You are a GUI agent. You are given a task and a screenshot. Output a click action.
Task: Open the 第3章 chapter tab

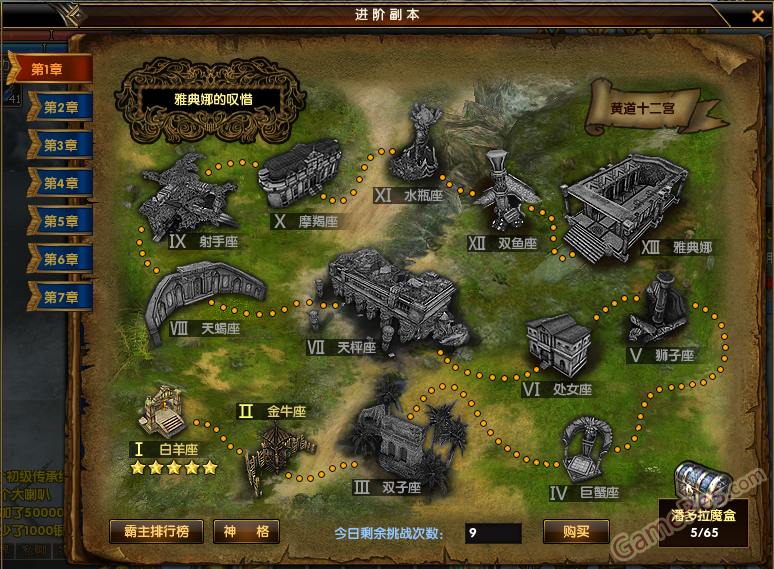point(60,145)
